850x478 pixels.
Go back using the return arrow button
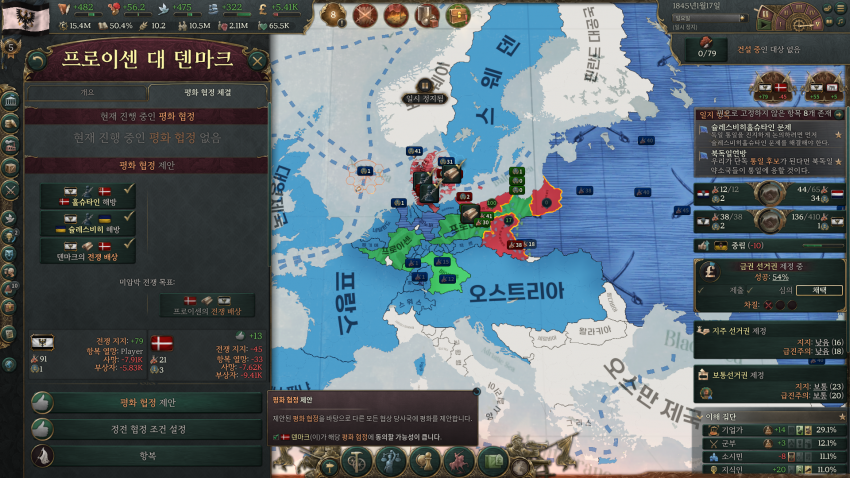(36, 60)
